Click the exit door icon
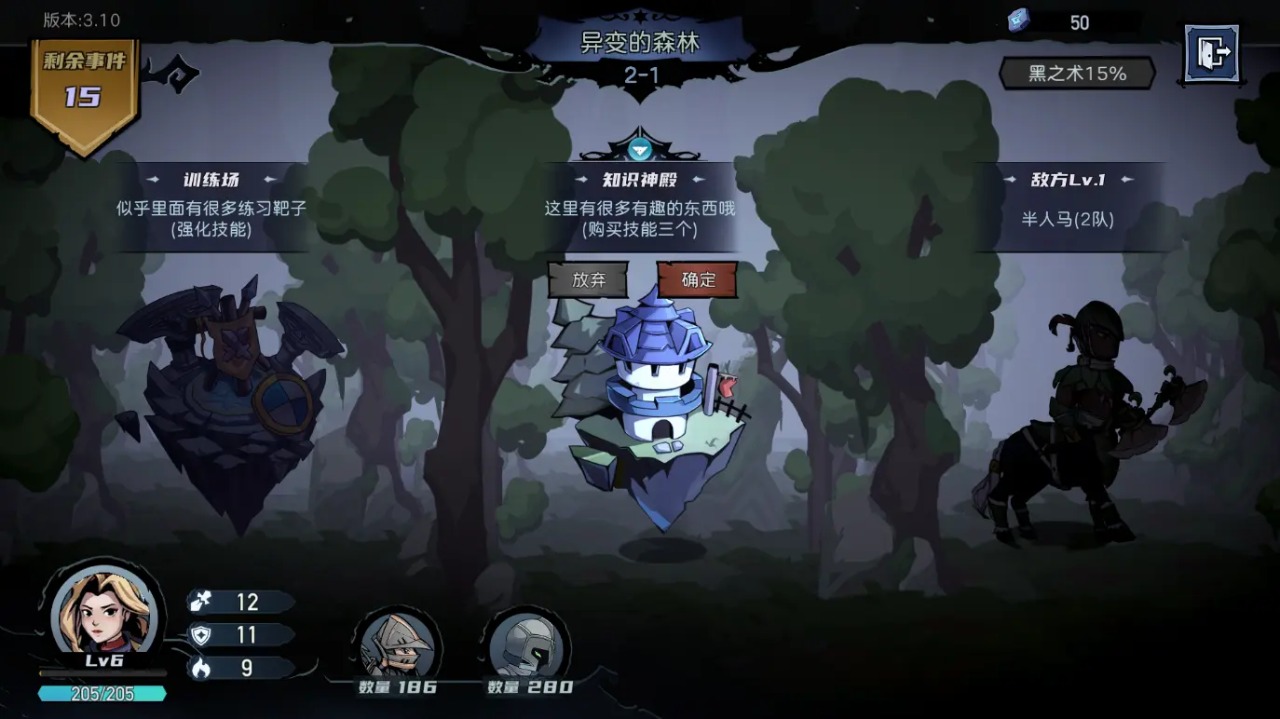The height and width of the screenshot is (719, 1280). (1211, 52)
